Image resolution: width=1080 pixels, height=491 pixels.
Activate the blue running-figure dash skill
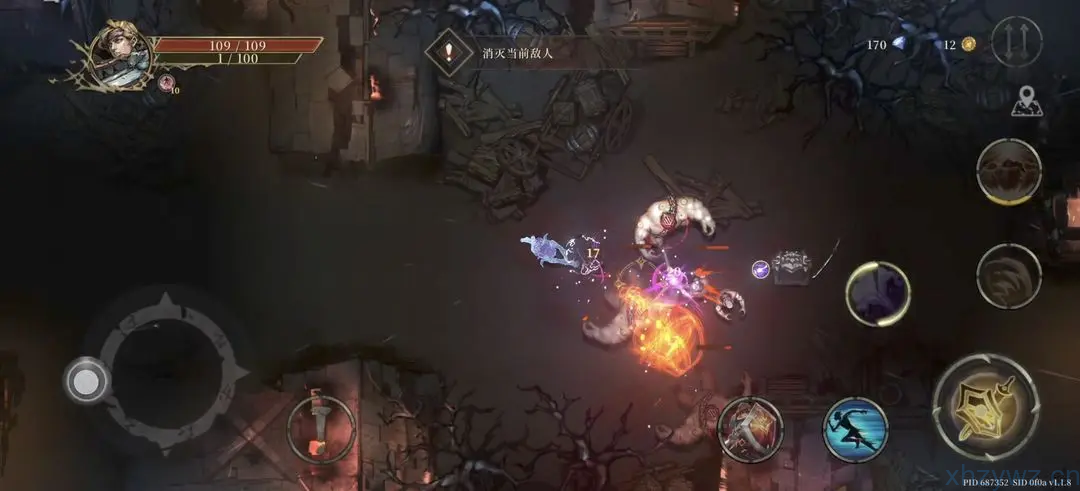[855, 429]
